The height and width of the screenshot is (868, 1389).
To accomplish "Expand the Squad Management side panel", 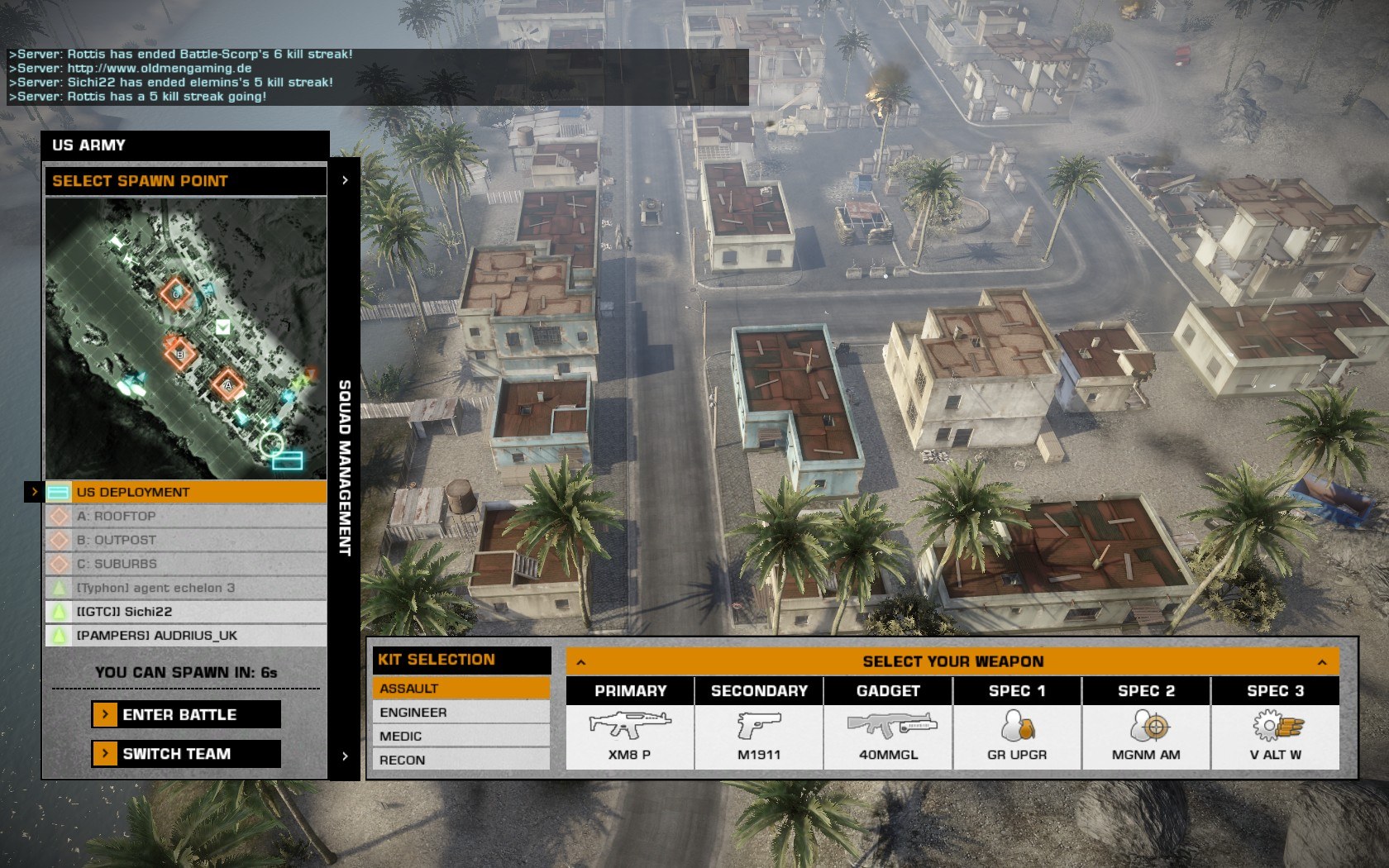I will coord(345,467).
